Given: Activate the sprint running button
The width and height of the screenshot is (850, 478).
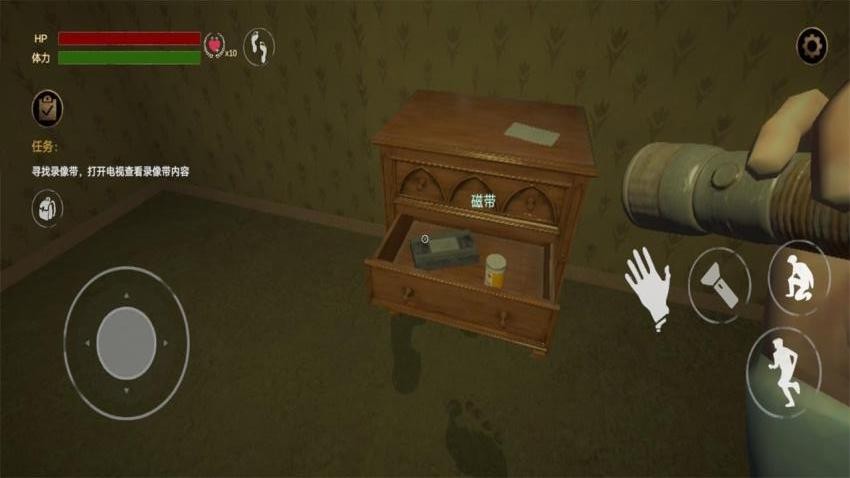Looking at the screenshot, I should 783,371.
